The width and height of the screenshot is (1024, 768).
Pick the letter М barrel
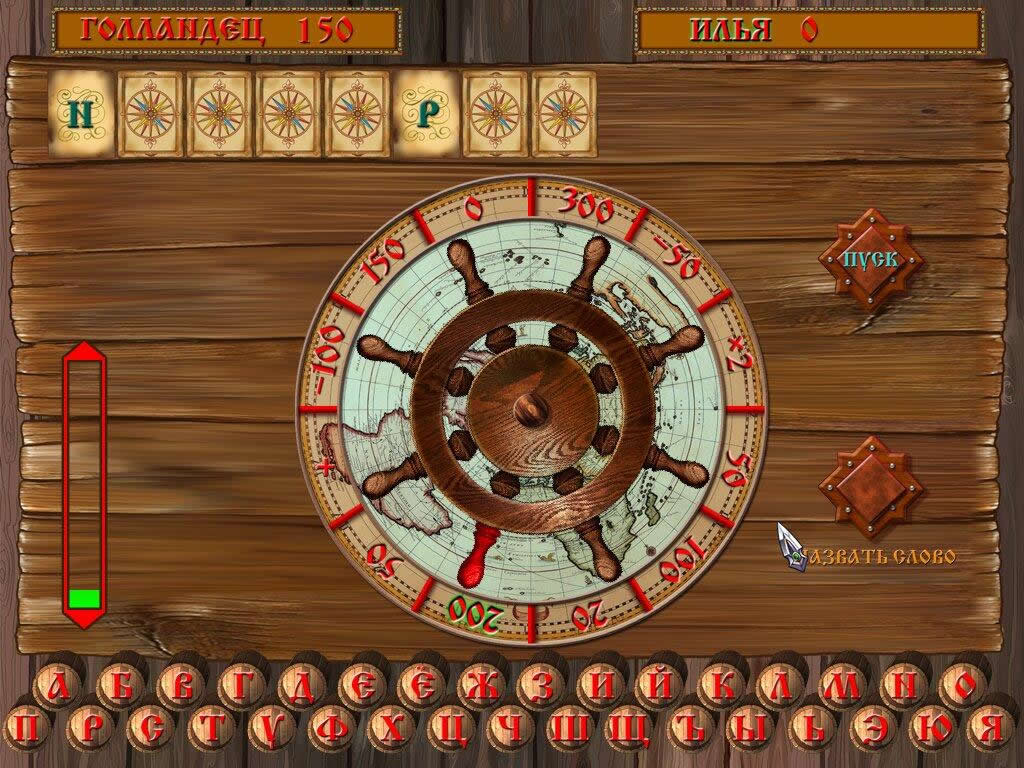(x=840, y=686)
